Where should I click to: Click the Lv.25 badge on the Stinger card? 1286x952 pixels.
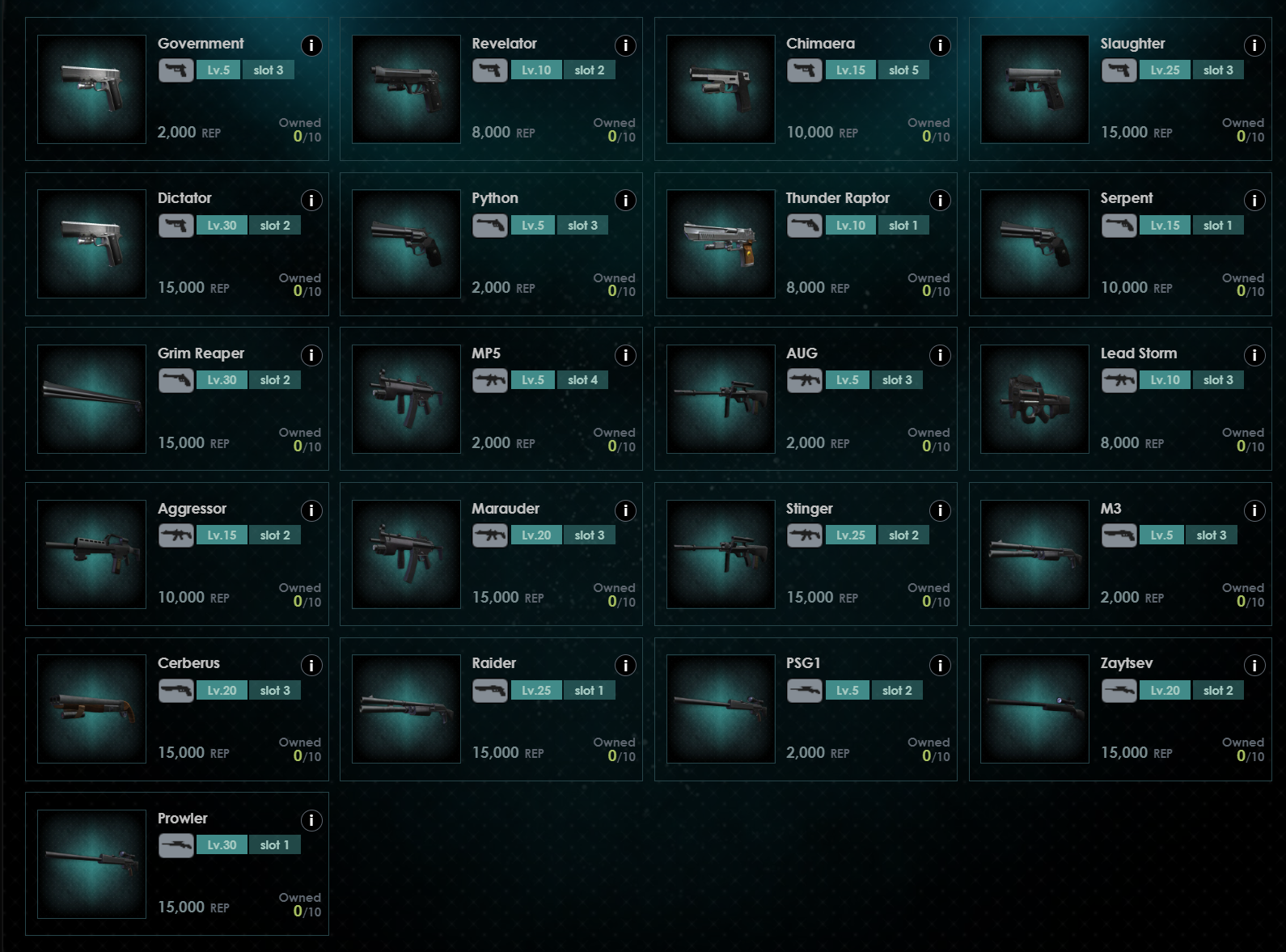pyautogui.click(x=851, y=535)
